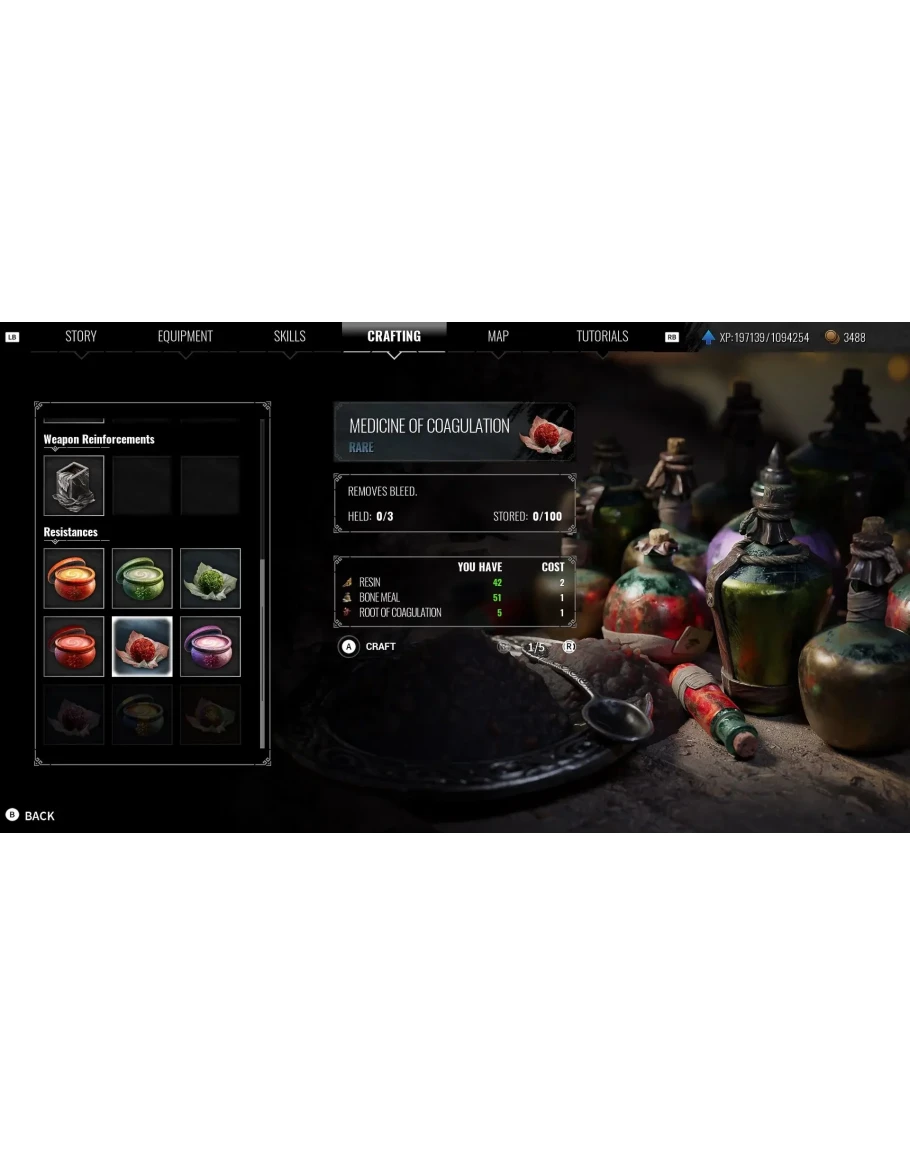This screenshot has height=1155, width=910.
Task: Select the purple pot resistance recipe
Action: pyautogui.click(x=210, y=646)
